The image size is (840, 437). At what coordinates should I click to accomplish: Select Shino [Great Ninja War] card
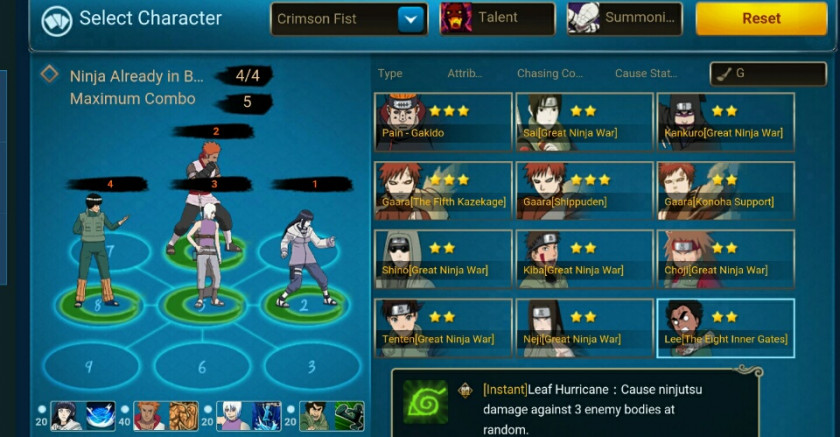coord(443,259)
